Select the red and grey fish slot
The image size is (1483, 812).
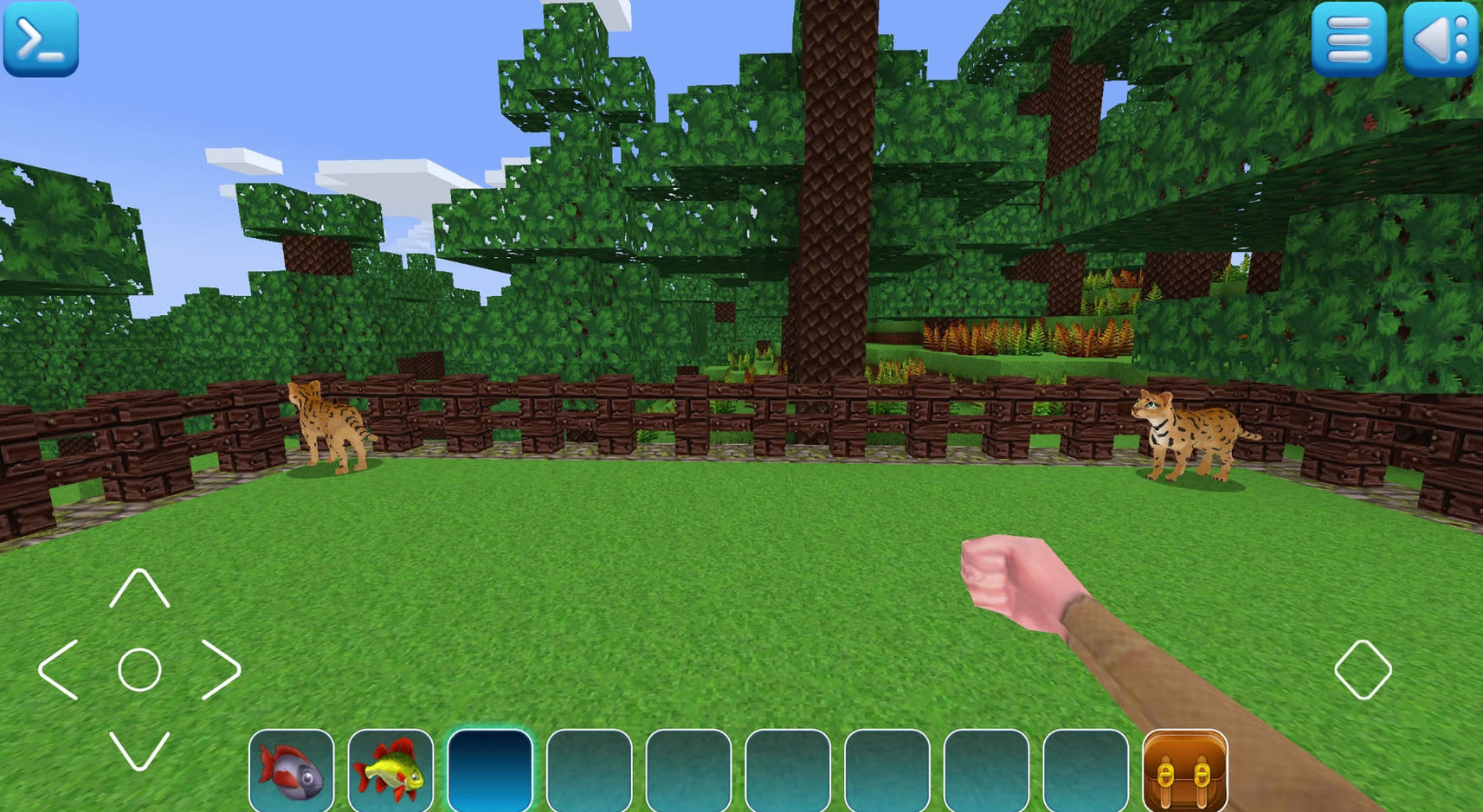292,770
